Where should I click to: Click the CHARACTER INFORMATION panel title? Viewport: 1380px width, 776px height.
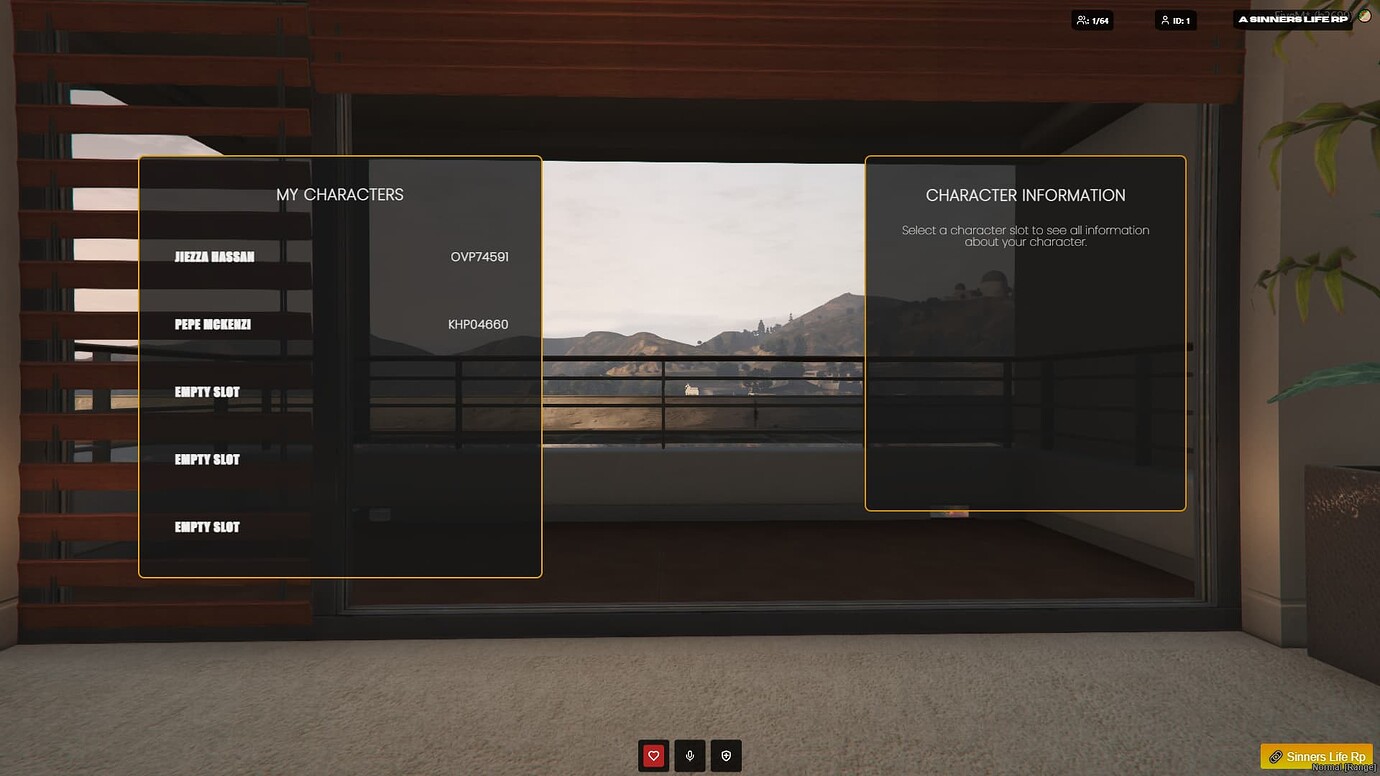(1025, 195)
